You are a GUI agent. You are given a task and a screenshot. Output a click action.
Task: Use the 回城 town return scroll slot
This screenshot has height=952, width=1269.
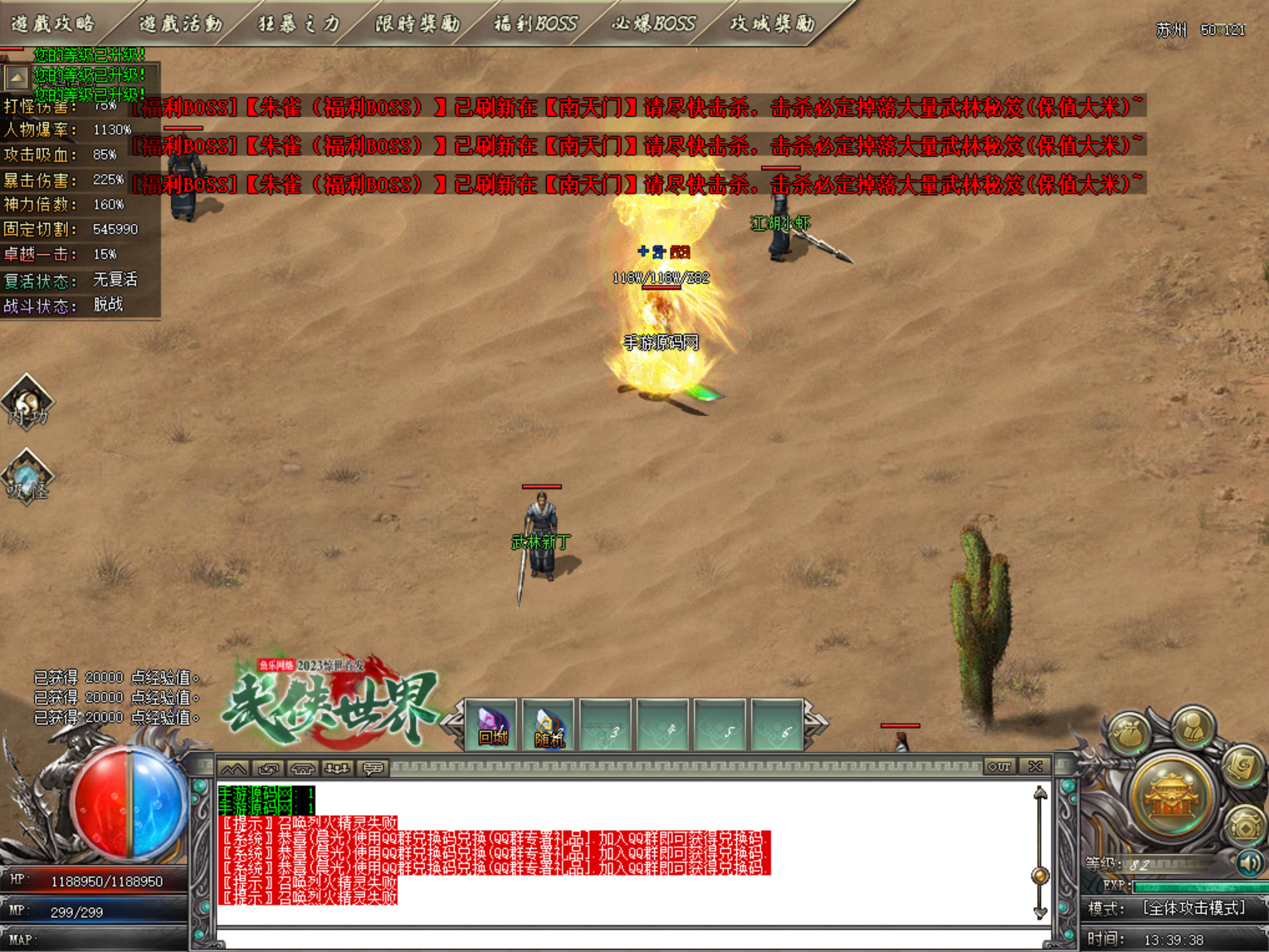[492, 725]
